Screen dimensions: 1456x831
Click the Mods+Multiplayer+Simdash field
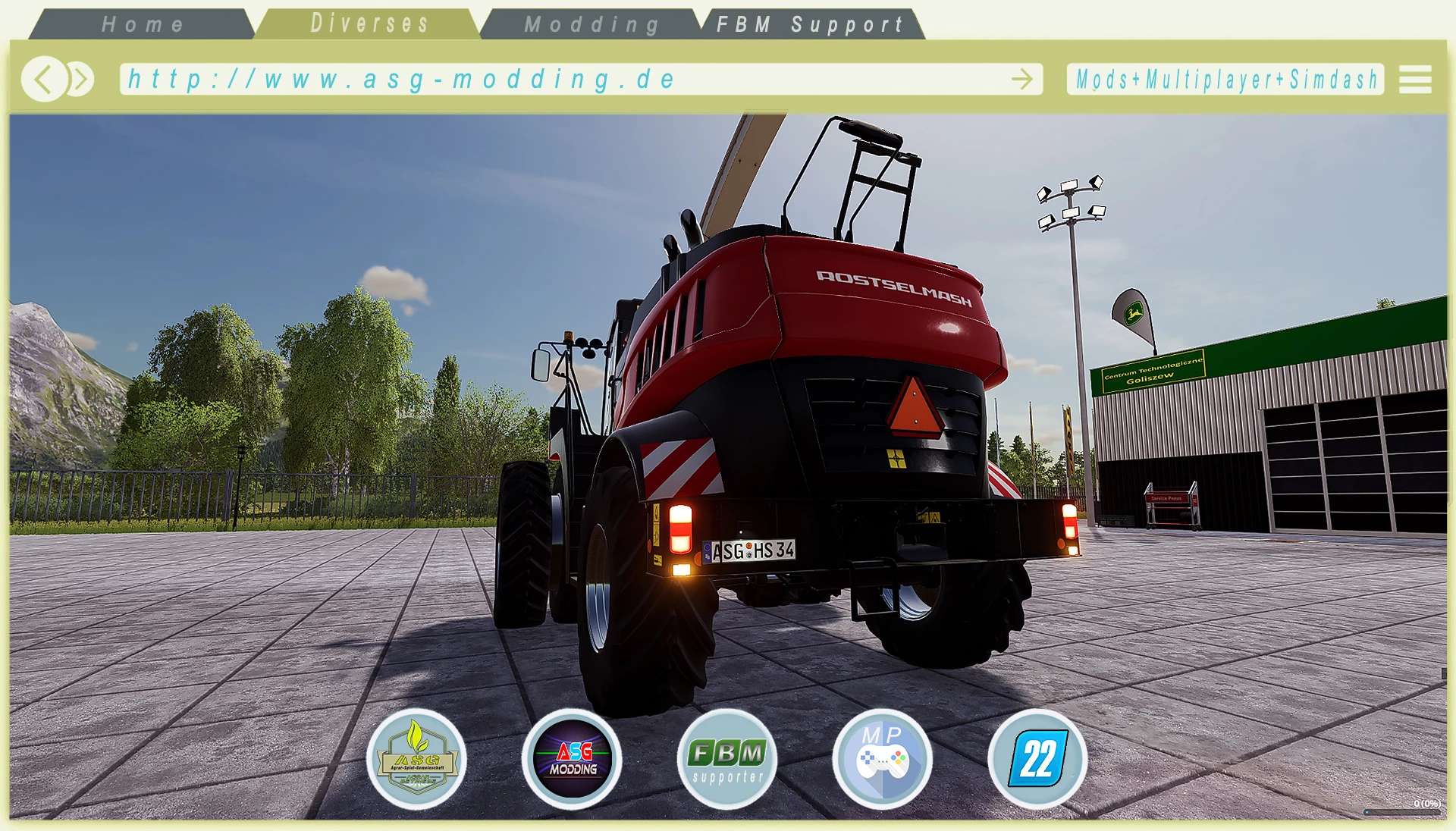coord(1225,79)
